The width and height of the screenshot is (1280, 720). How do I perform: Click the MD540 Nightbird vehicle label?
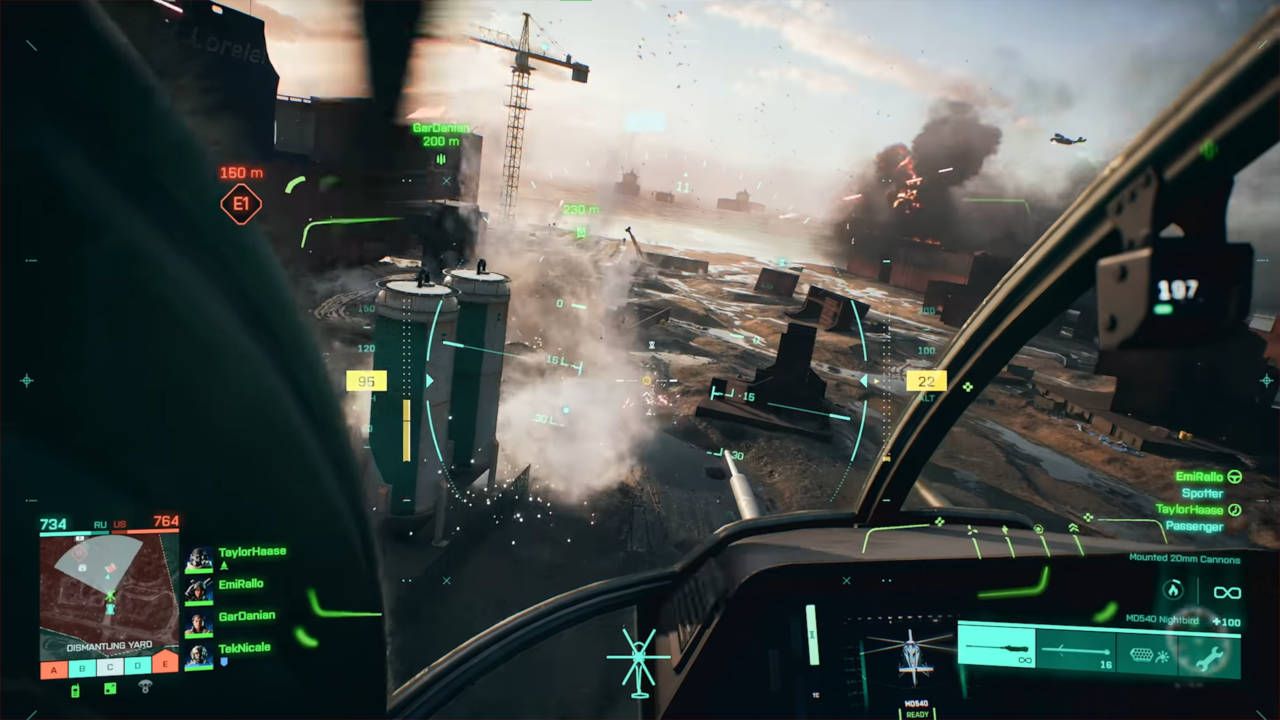coord(1162,620)
